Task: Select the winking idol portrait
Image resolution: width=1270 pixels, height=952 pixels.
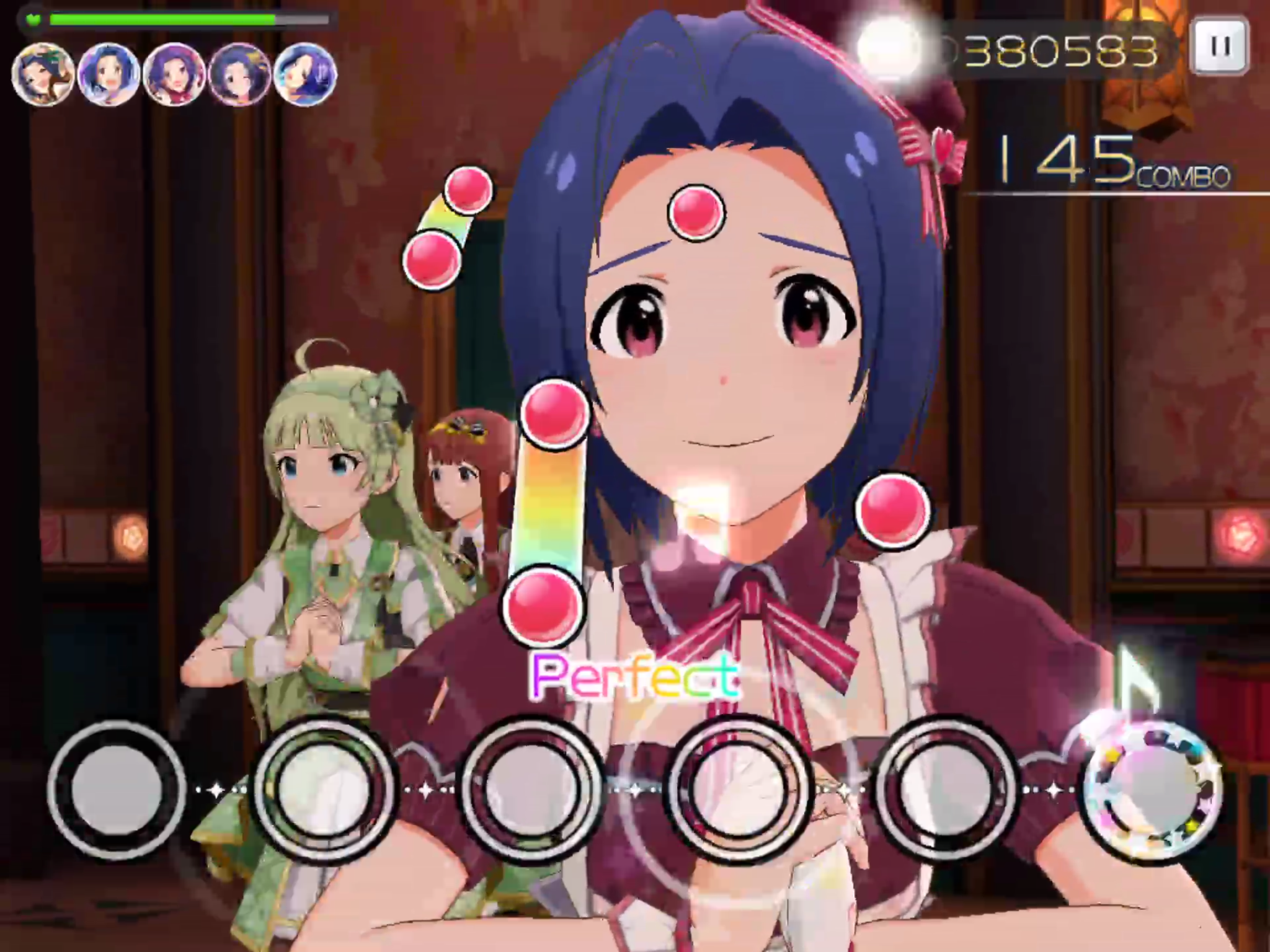Action: [240, 74]
